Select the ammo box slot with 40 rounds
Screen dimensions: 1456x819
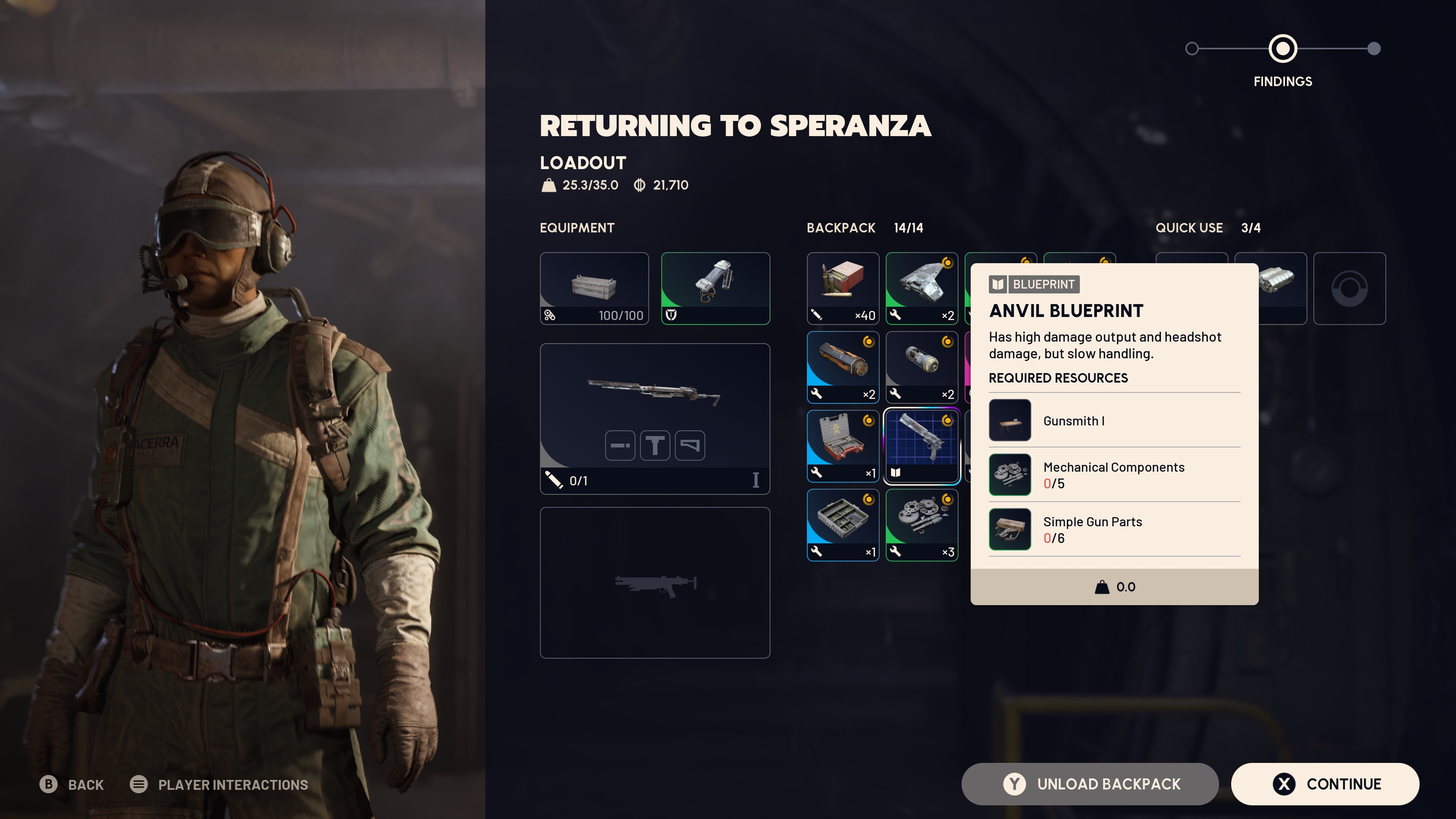click(x=843, y=288)
